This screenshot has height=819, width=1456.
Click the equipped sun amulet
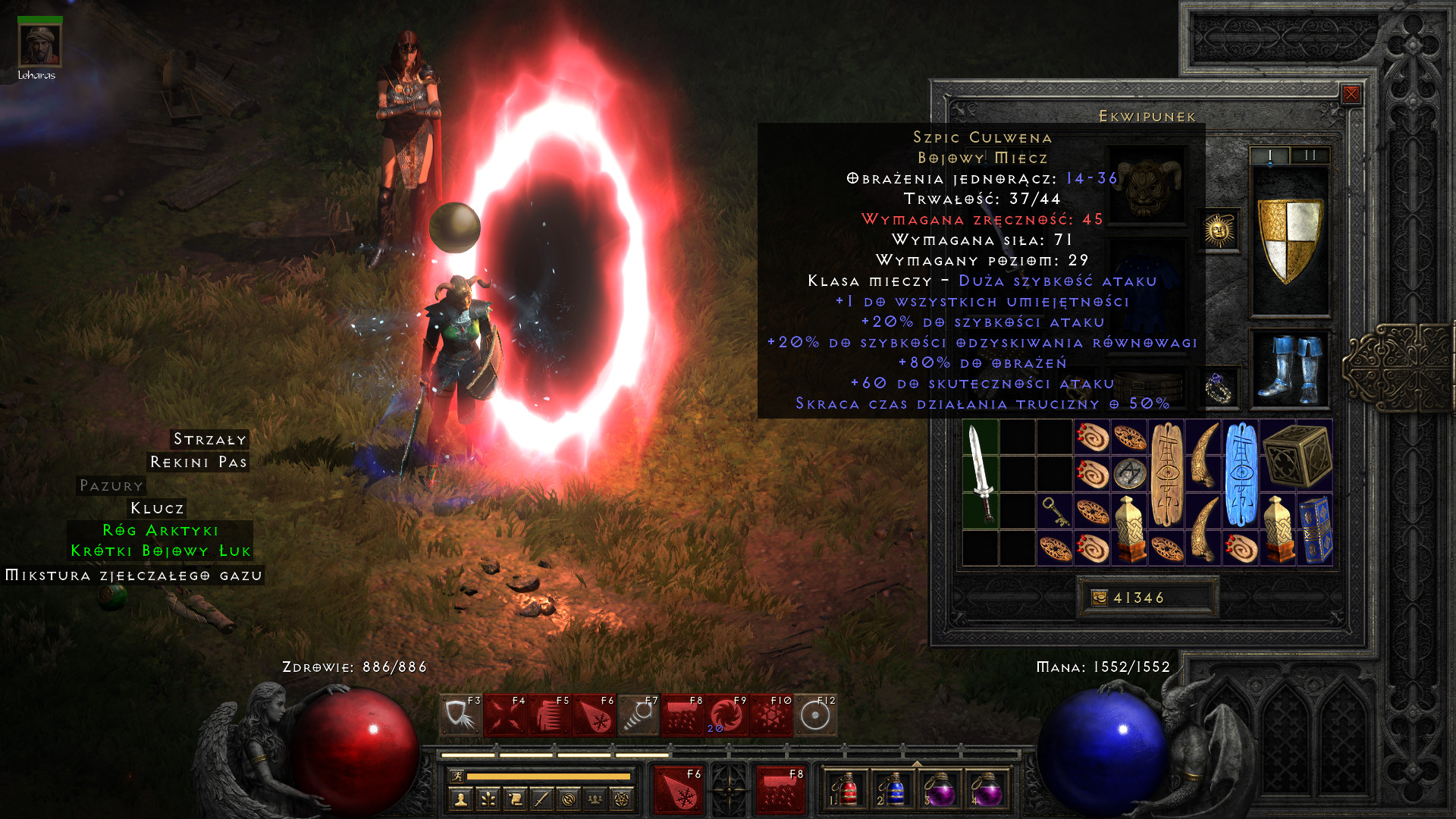(x=1219, y=230)
